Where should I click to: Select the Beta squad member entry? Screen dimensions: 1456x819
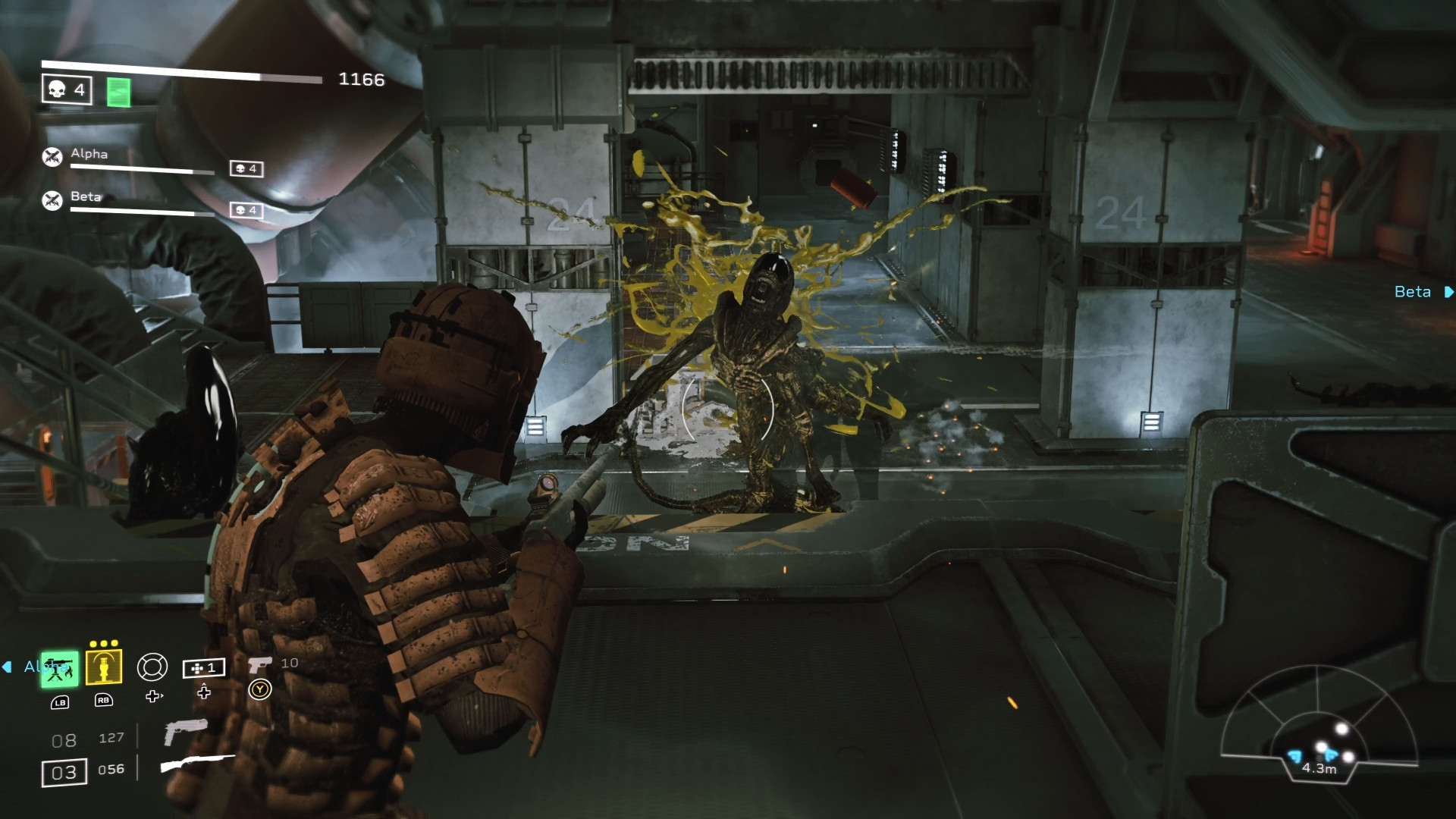[86, 196]
